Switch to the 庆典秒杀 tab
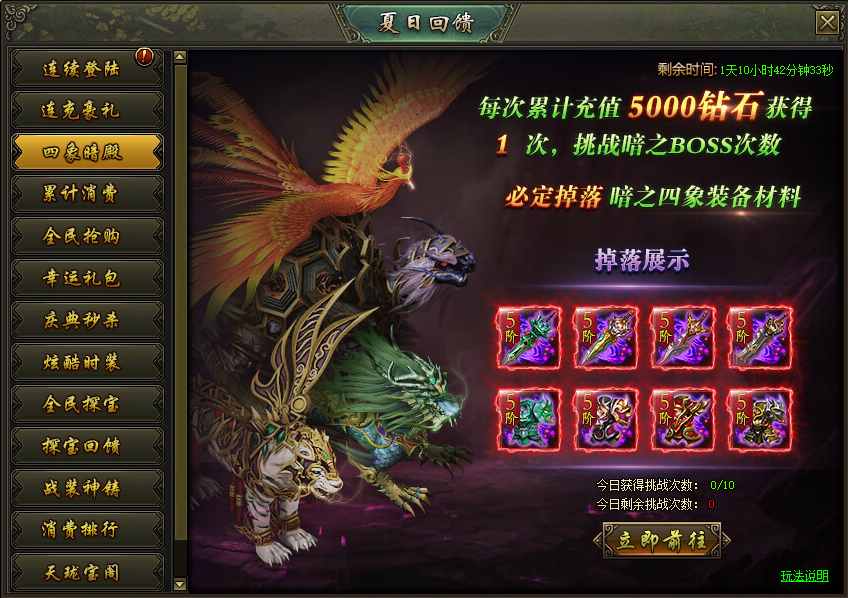Screen dimensions: 848x598 tap(86, 320)
